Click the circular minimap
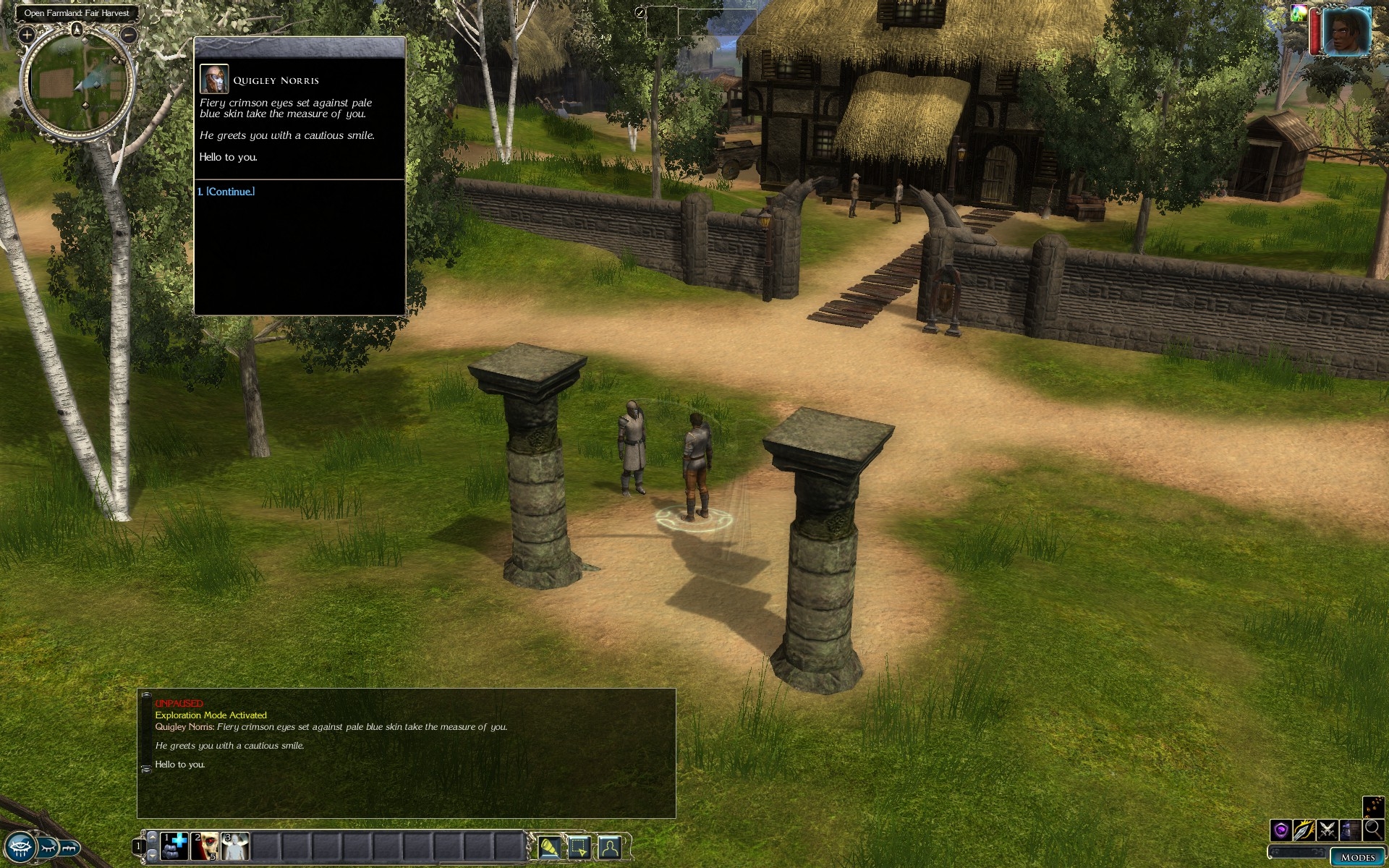Screen dimensions: 1389x868 pos(77,84)
